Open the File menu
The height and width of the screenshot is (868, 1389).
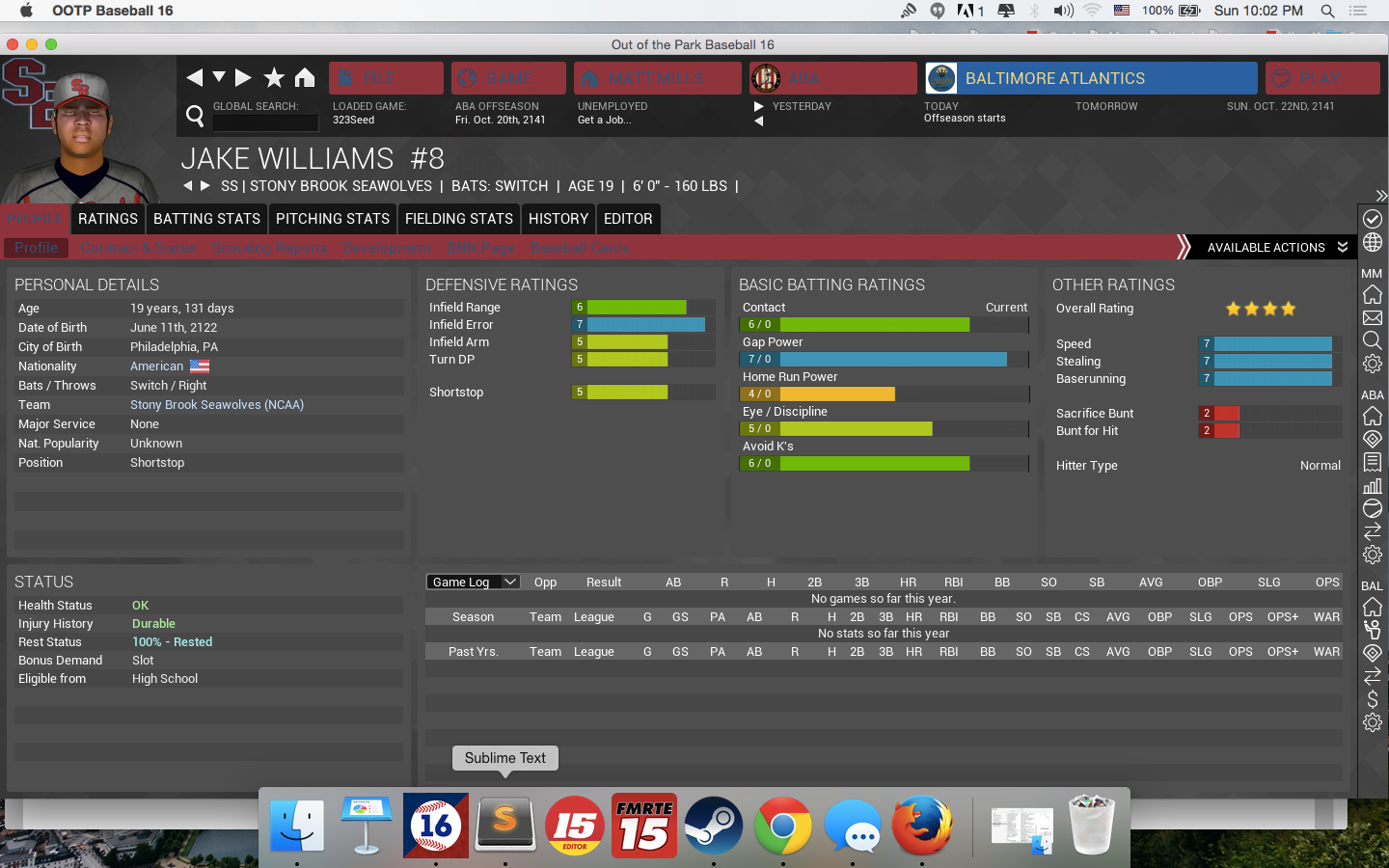pos(386,78)
